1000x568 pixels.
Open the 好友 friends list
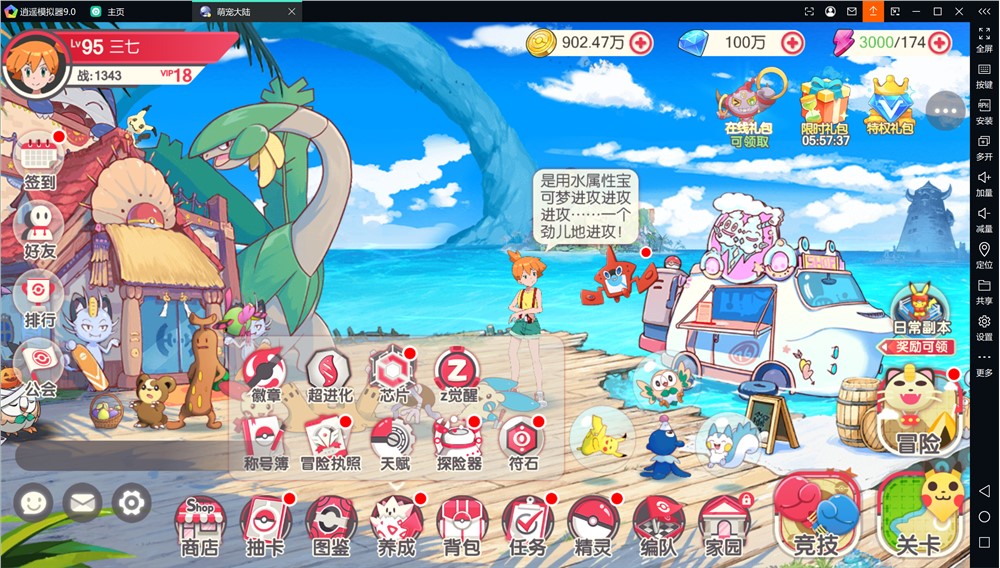tap(40, 229)
